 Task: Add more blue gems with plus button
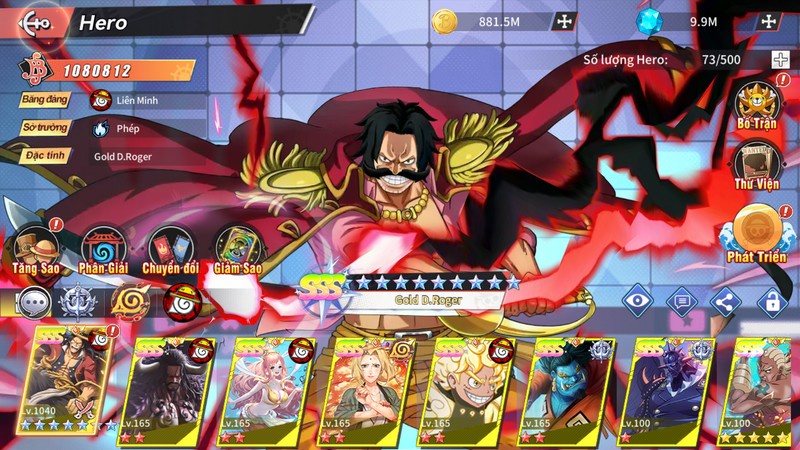(x=768, y=21)
